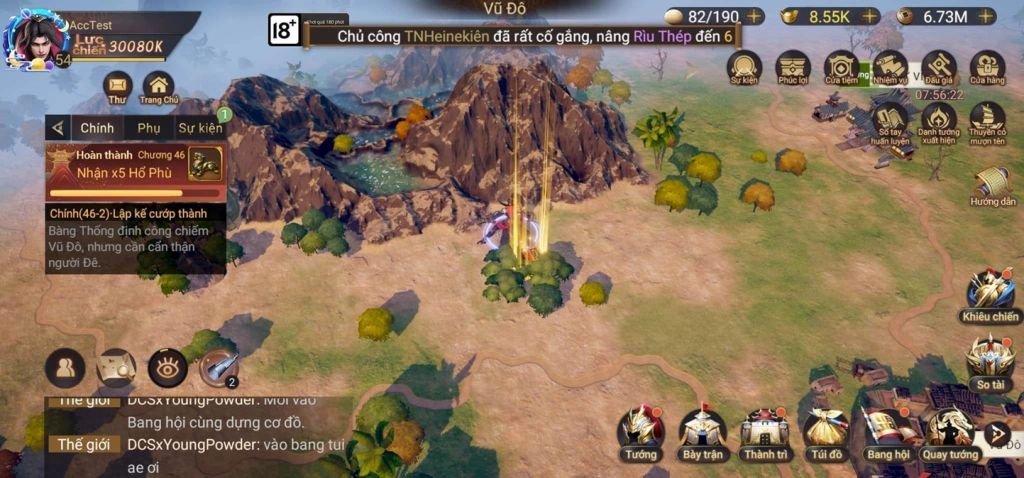Switch to the Phụ quest tab

coord(149,128)
